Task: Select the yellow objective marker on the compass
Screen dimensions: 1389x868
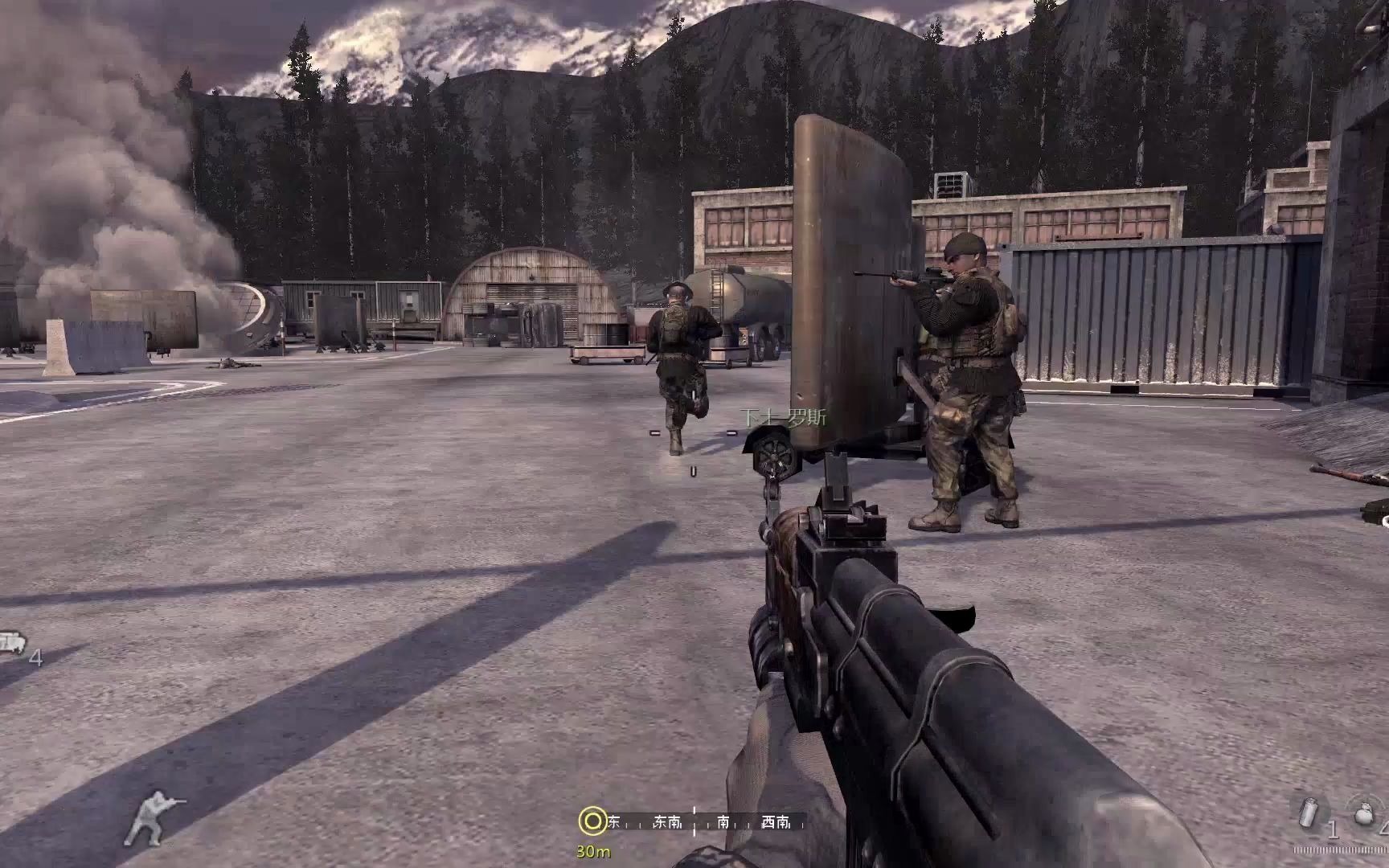Action: point(592,821)
